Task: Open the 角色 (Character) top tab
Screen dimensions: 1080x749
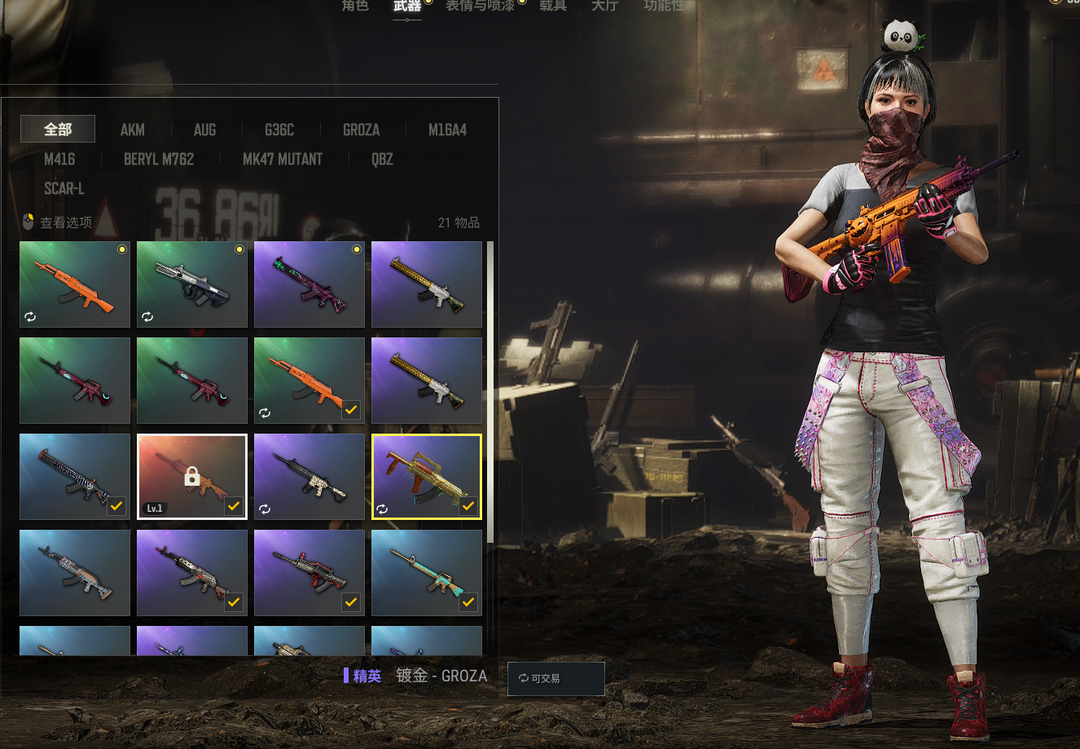Action: (x=355, y=6)
